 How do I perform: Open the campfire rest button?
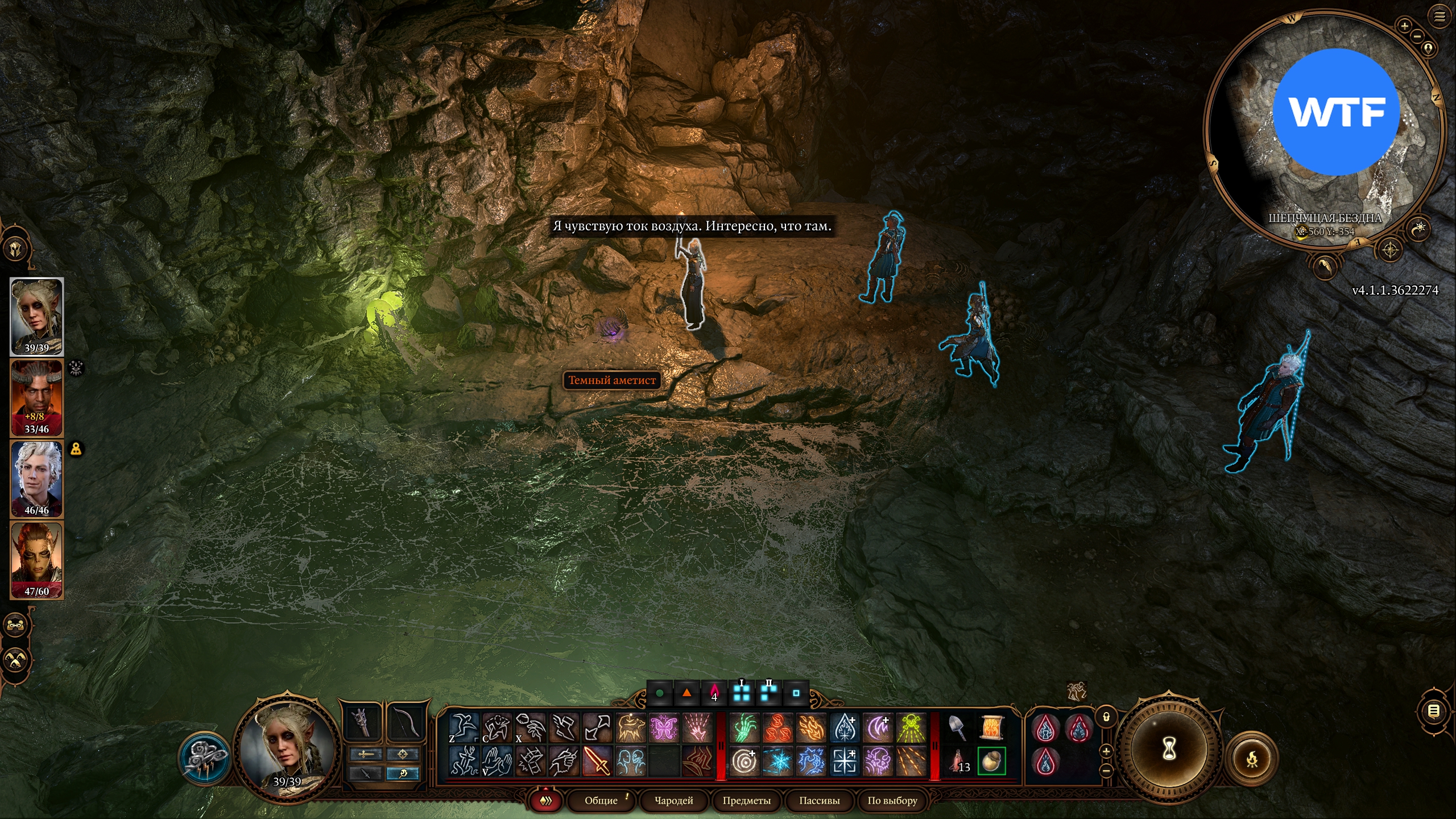[1252, 759]
